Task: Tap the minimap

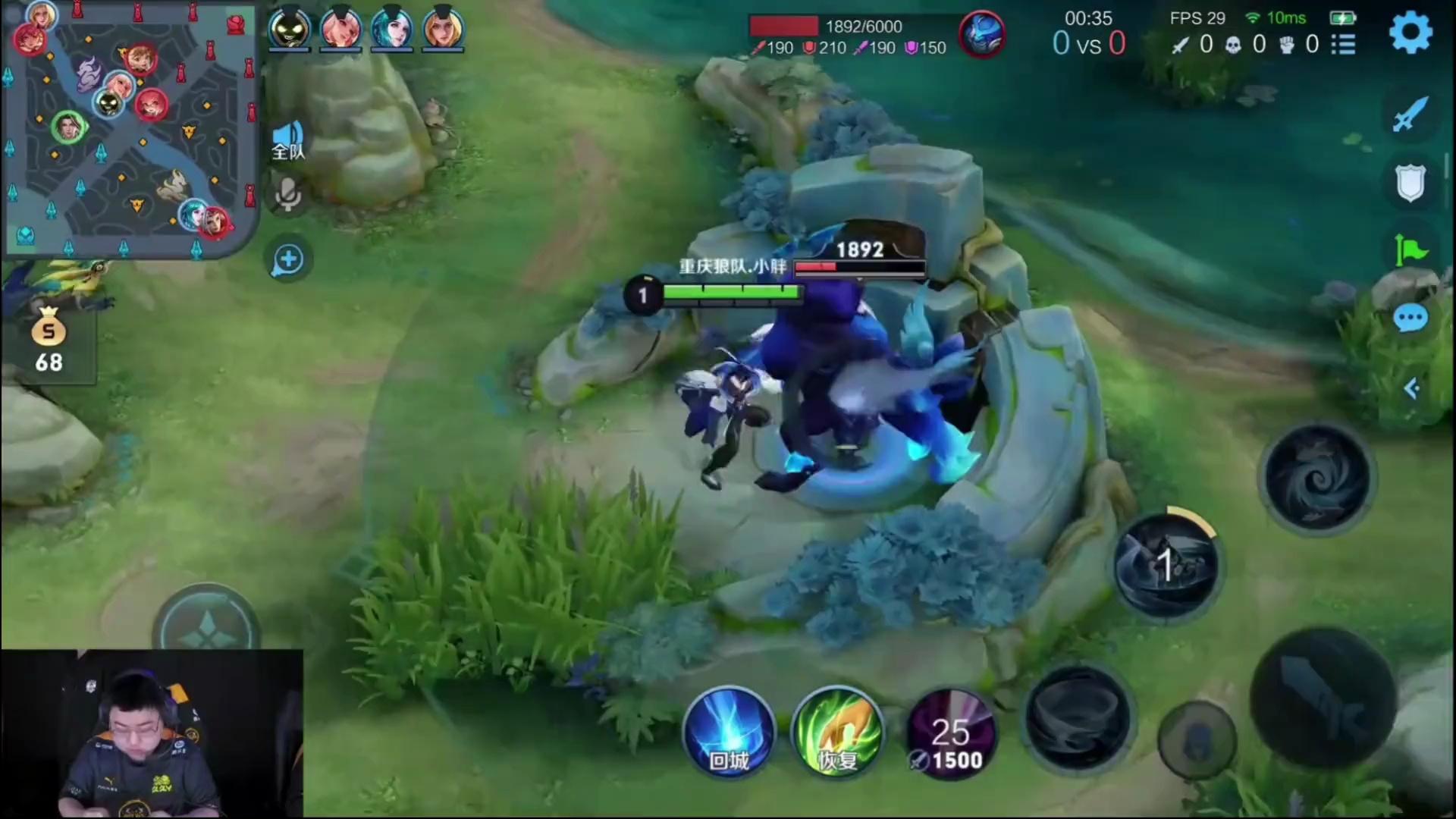Action: (129, 129)
